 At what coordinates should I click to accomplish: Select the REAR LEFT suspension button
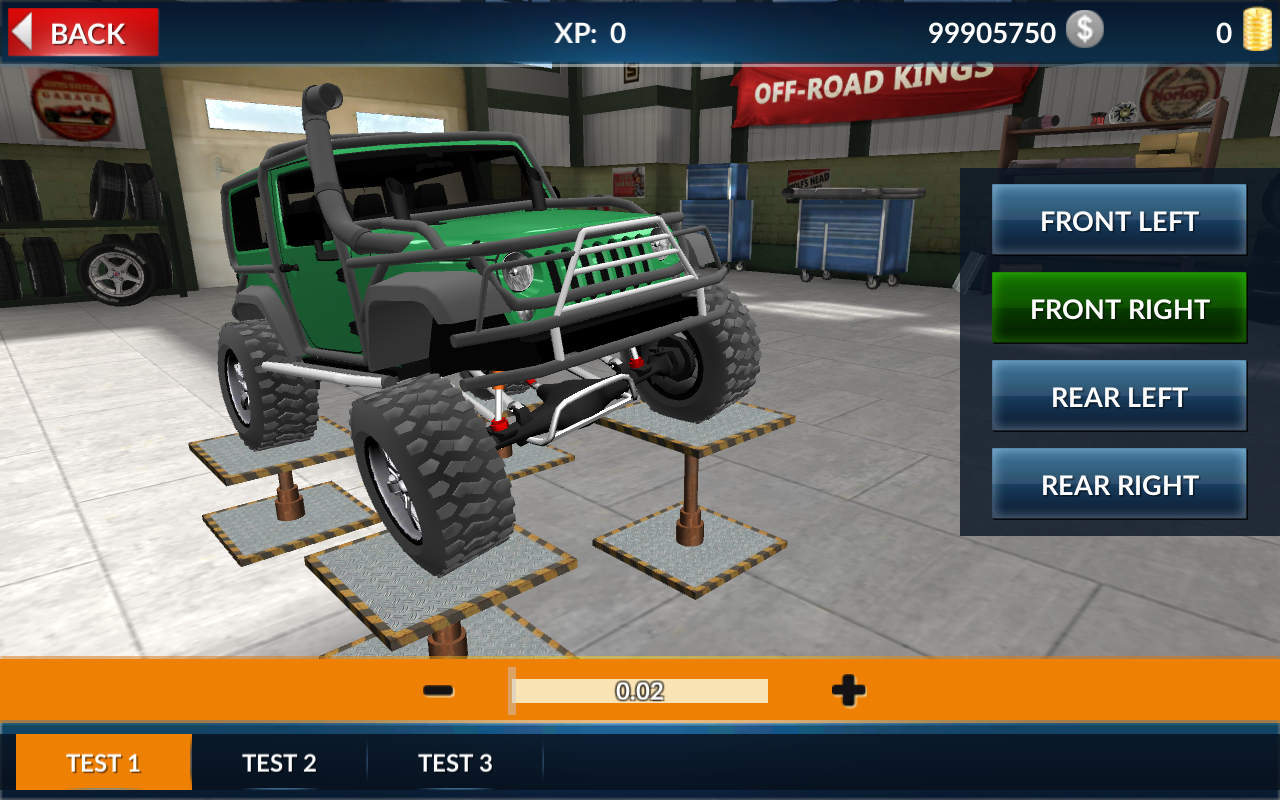1119,396
